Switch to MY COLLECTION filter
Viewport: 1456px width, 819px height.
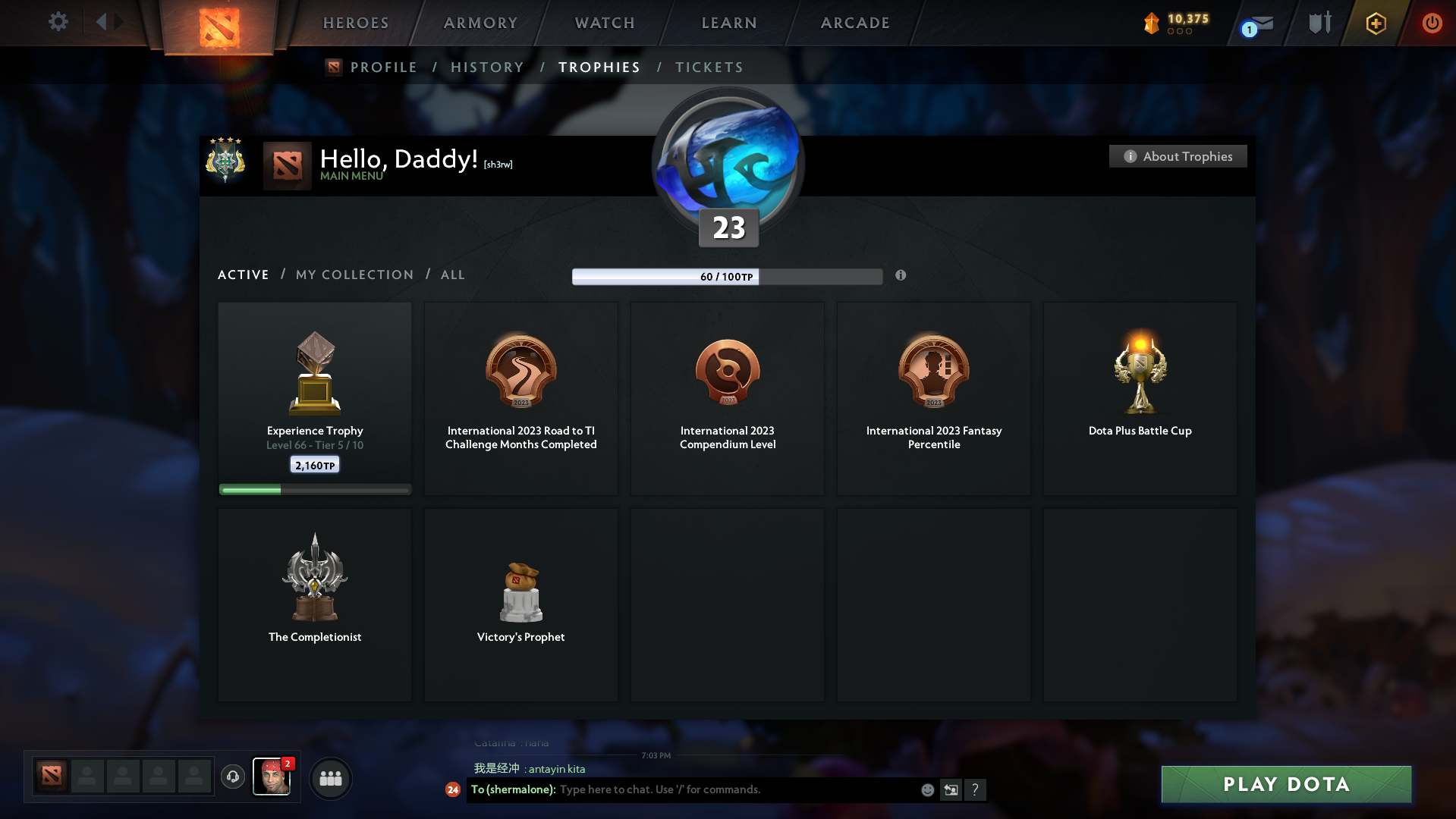(354, 275)
